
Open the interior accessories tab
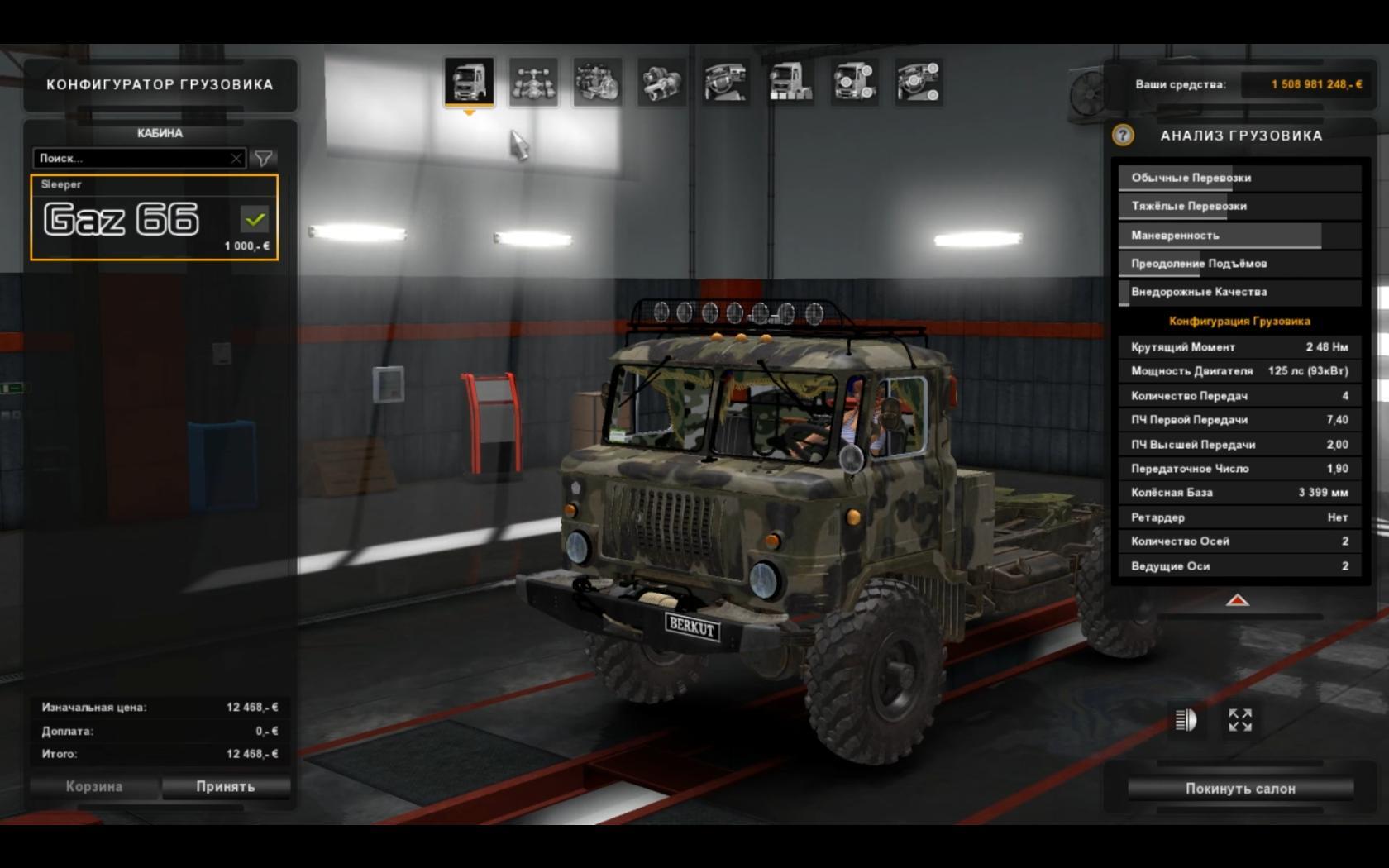(x=919, y=82)
